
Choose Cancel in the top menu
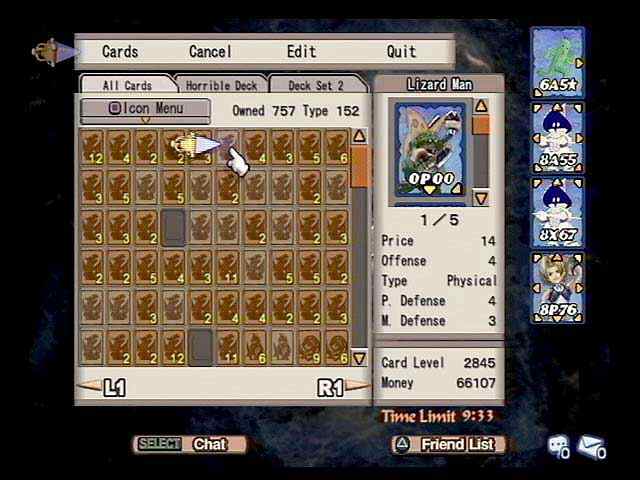pyautogui.click(x=210, y=51)
